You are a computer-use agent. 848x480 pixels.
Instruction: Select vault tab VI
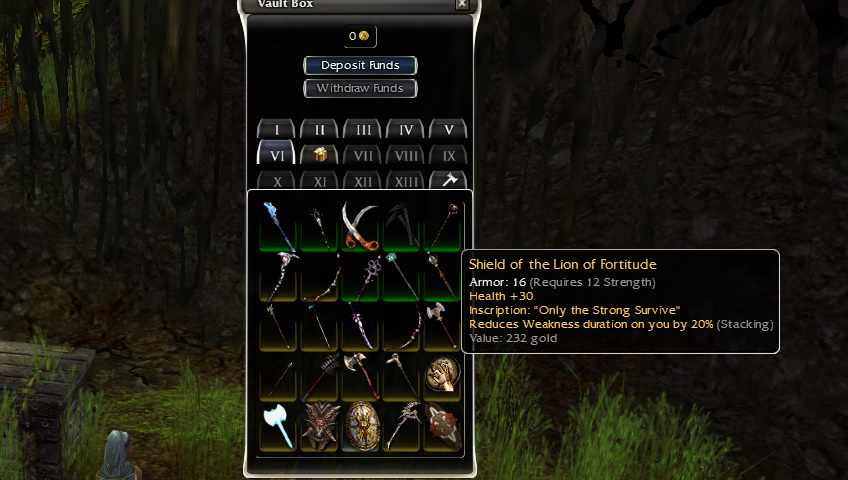[277, 155]
